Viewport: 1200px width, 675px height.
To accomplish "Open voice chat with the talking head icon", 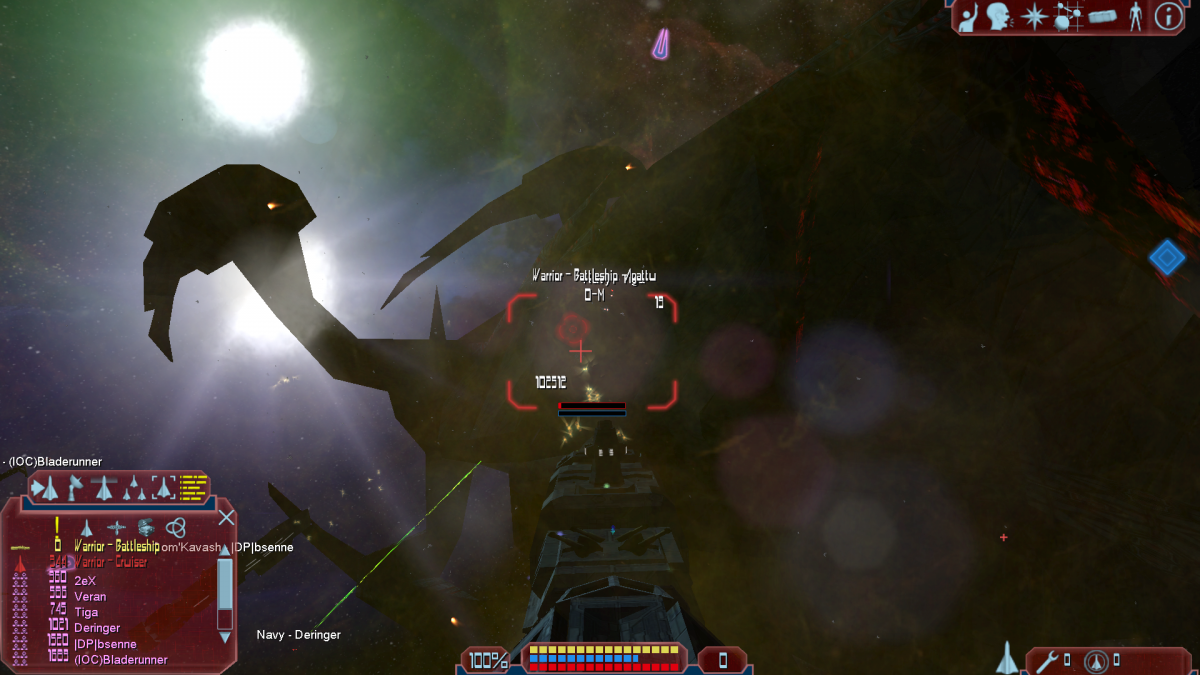I will 998,17.
